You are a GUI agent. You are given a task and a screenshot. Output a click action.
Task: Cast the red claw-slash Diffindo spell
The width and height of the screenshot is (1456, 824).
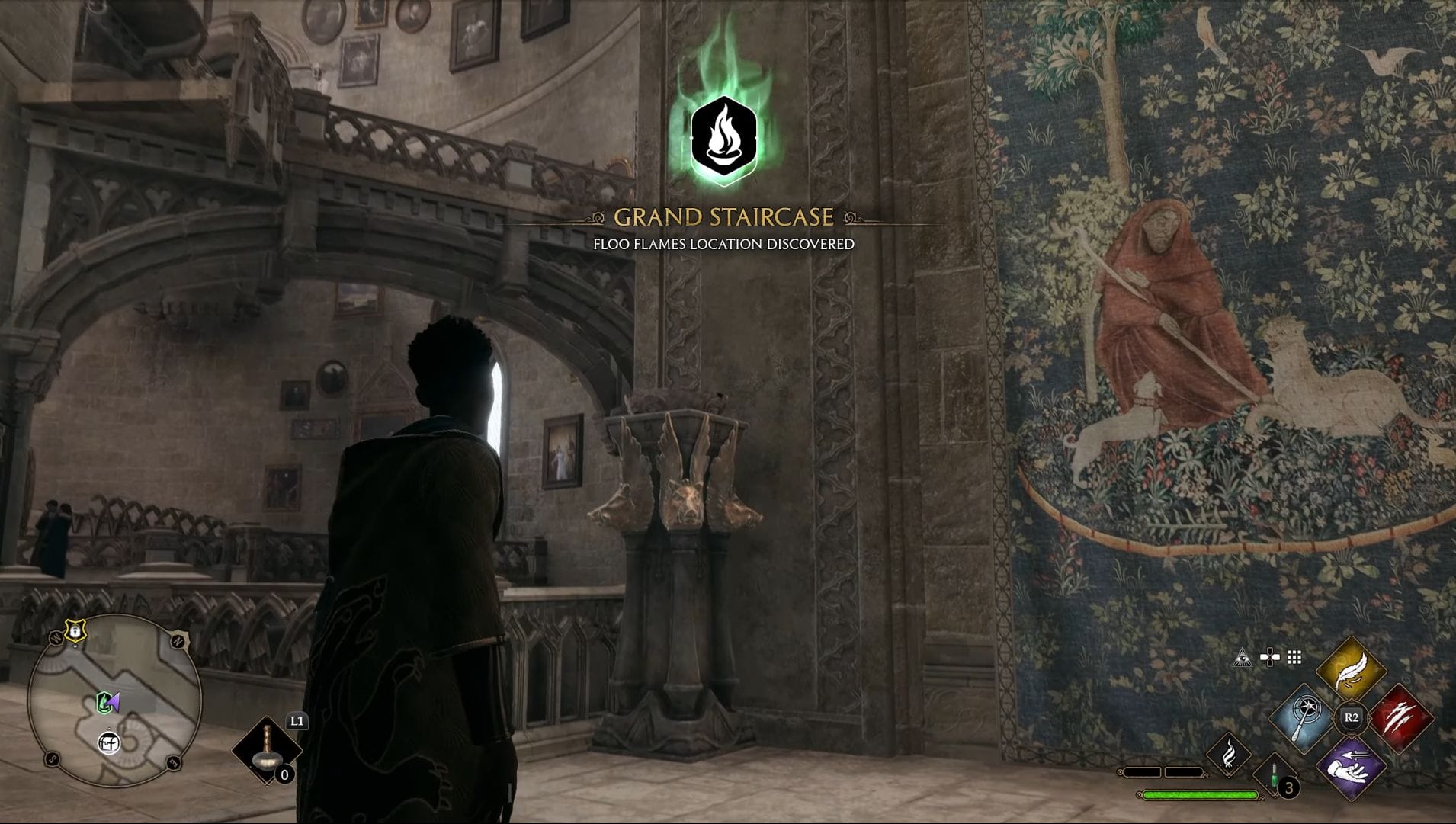(1400, 718)
